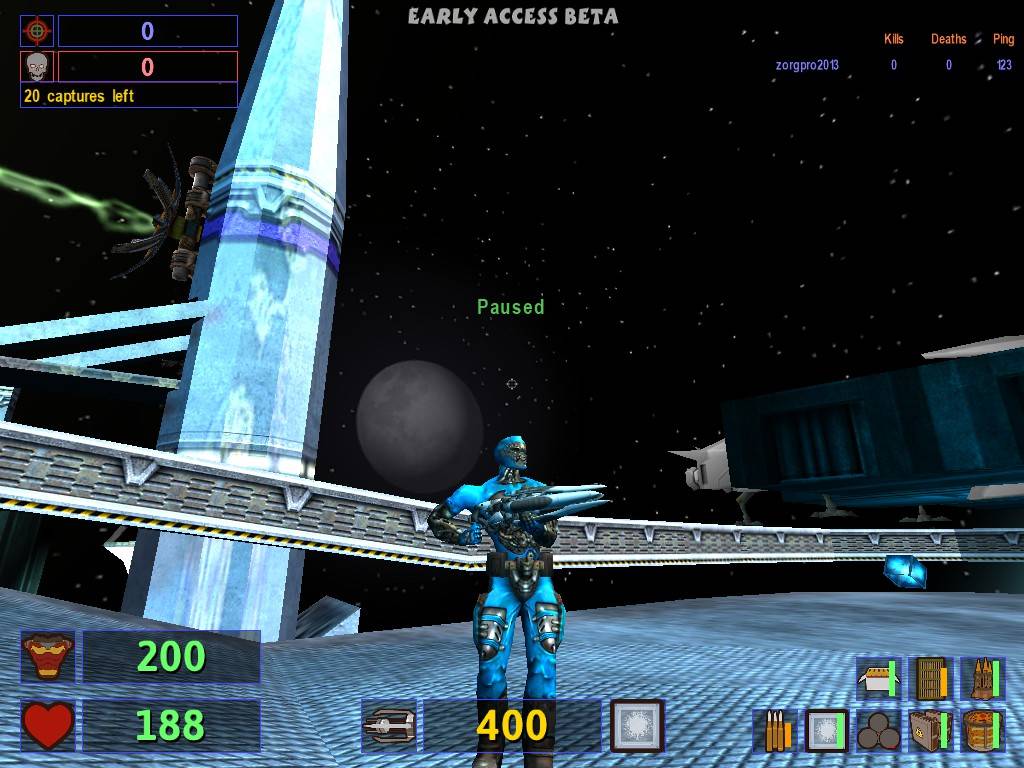The image size is (1024, 768).
Task: Pick the open white box ammo icon
Action: pyautogui.click(x=878, y=678)
